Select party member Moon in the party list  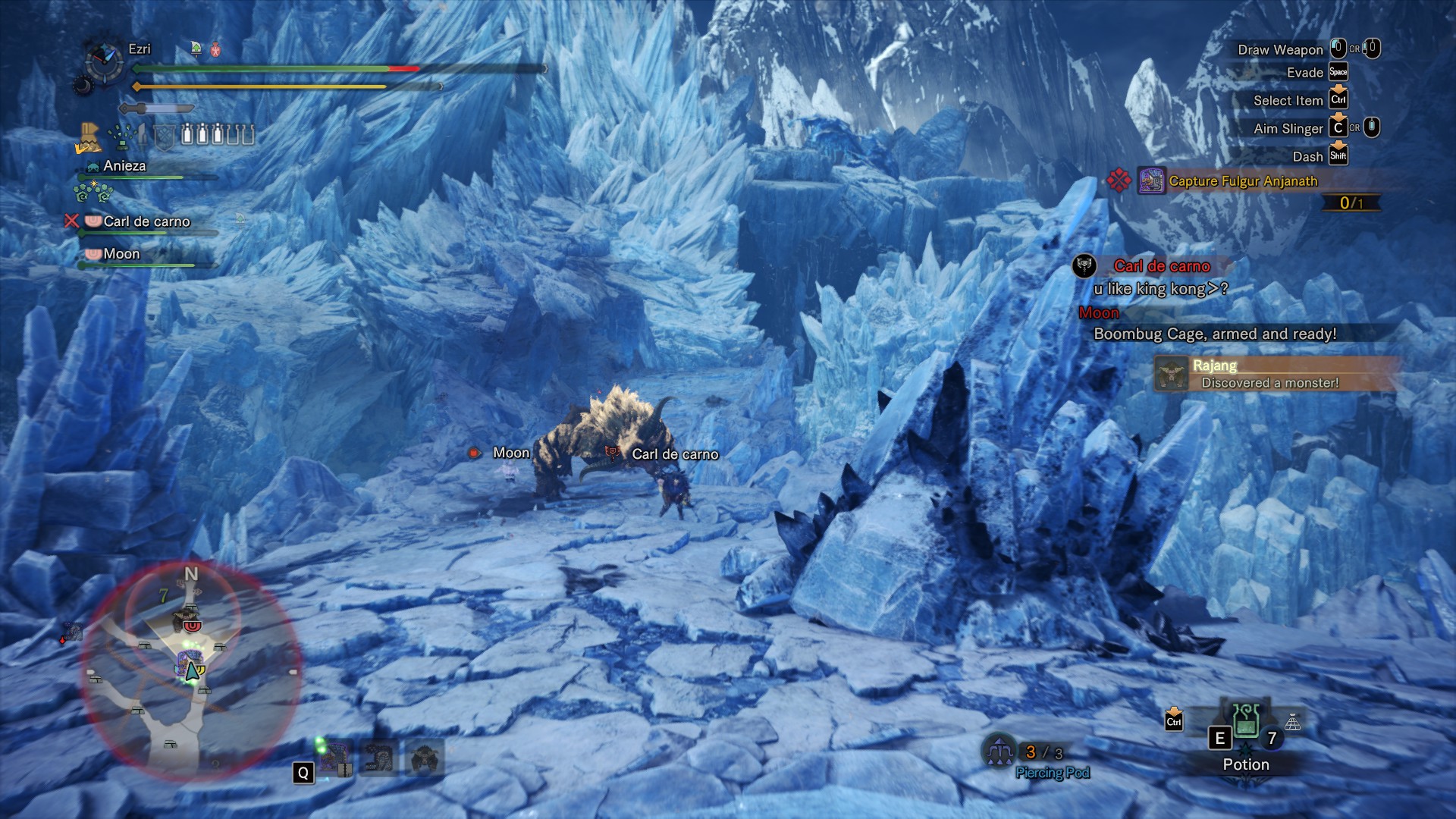point(121,254)
